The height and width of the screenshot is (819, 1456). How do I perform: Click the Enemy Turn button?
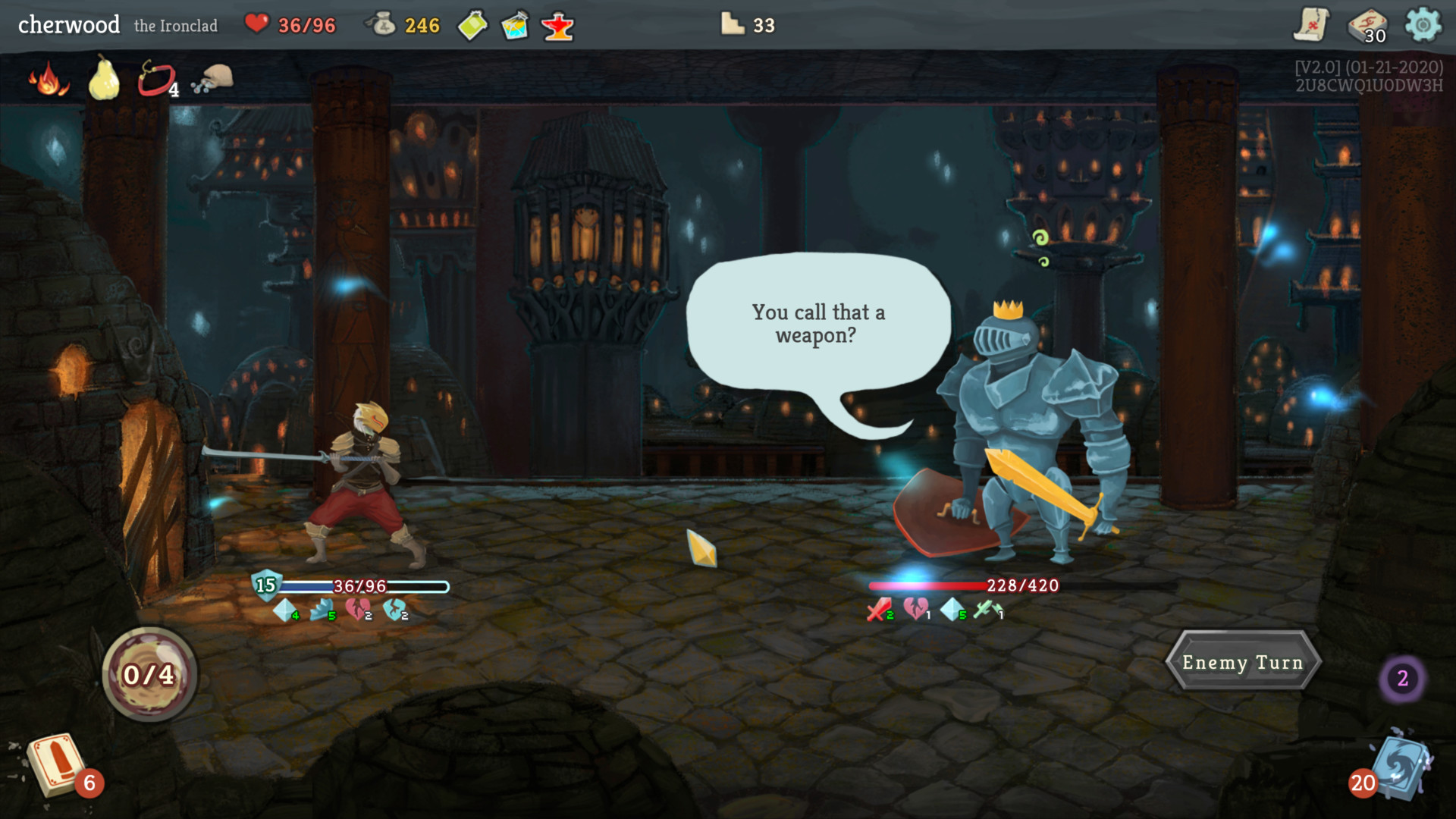(1242, 662)
